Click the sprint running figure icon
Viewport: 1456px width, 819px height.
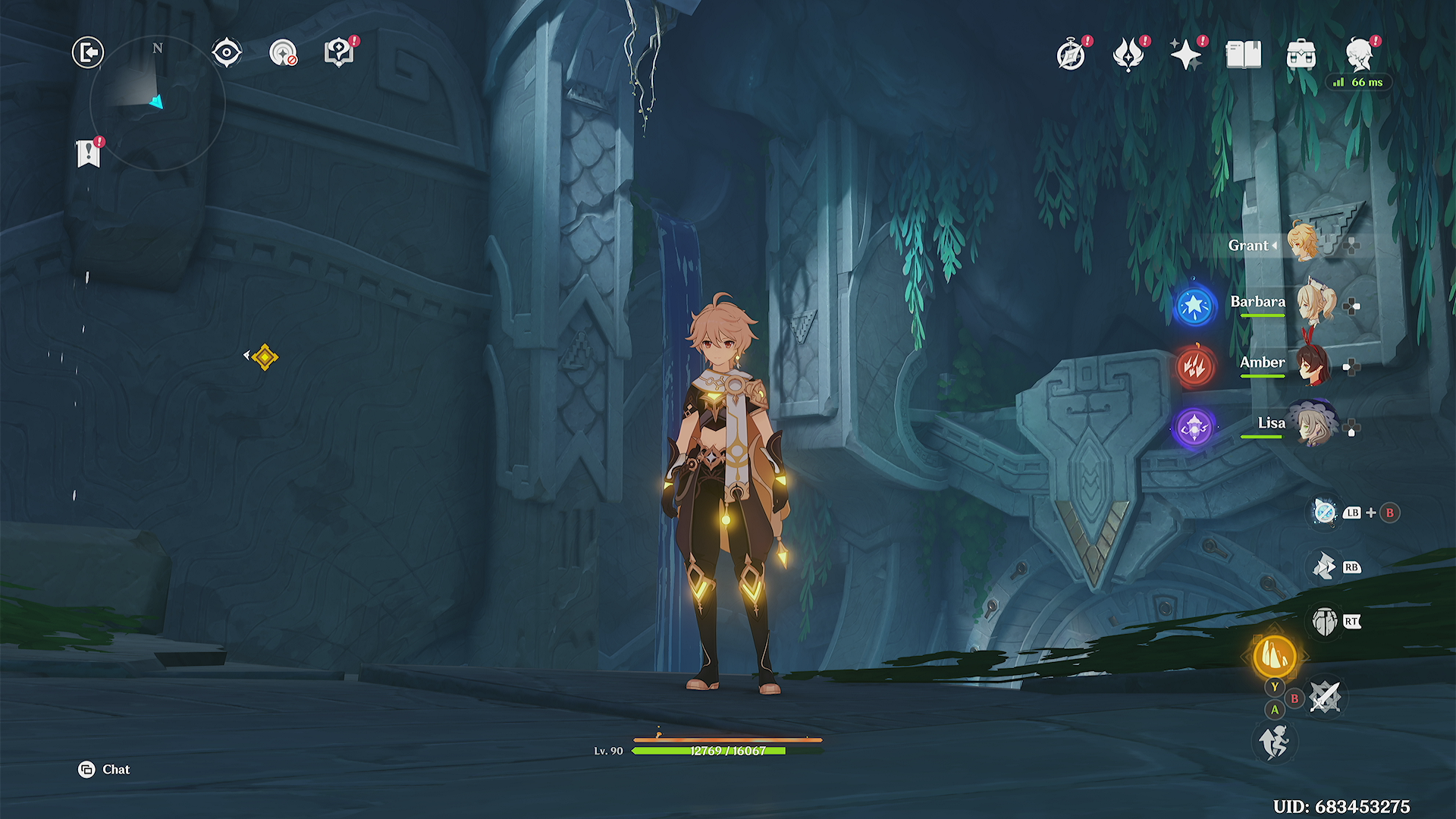pos(1275,741)
